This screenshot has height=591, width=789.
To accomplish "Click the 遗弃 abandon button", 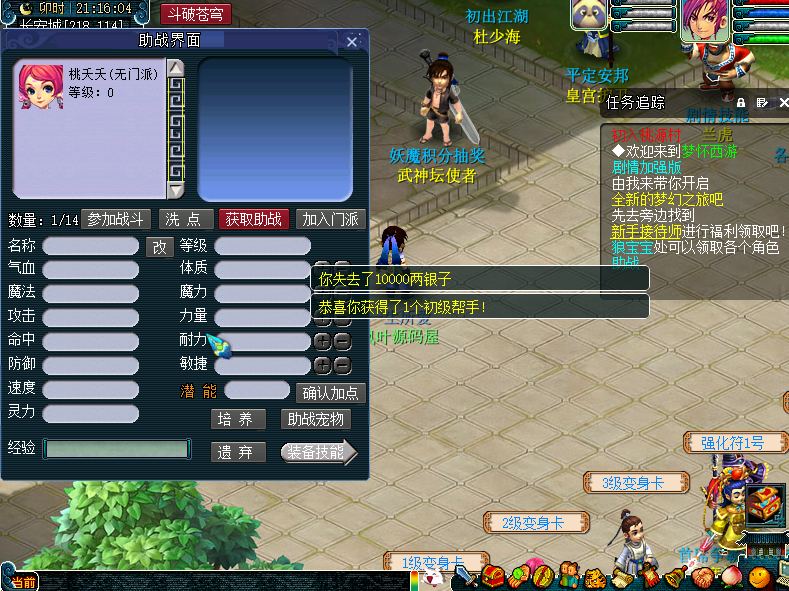I will coord(238,452).
